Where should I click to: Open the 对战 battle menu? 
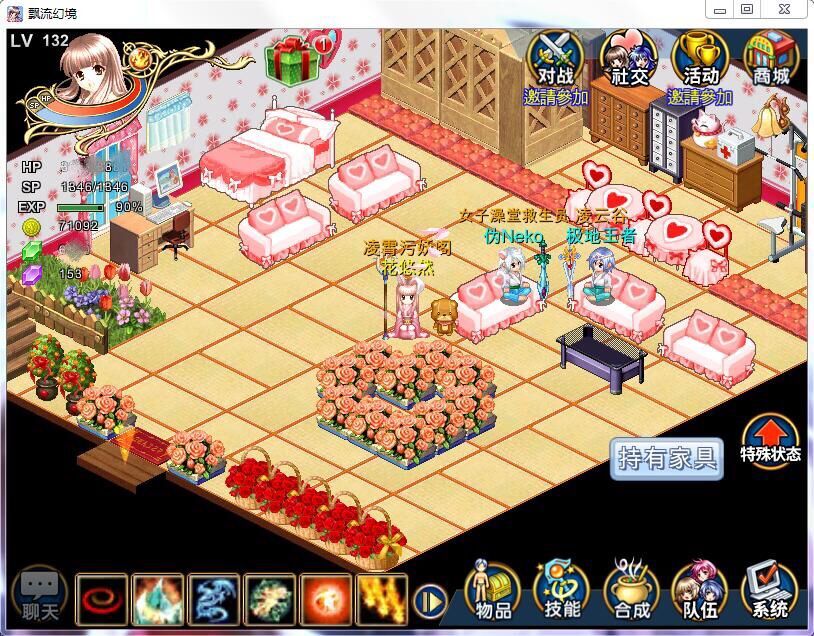[555, 60]
